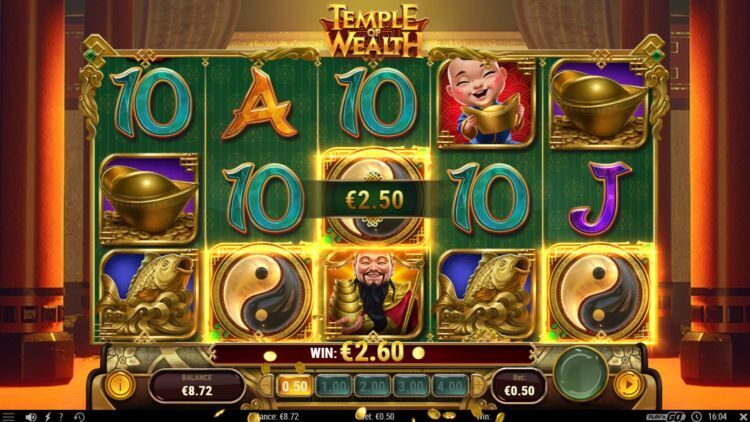Select the 0.50 bet value
This screenshot has height=422, width=750.
coord(297,384)
